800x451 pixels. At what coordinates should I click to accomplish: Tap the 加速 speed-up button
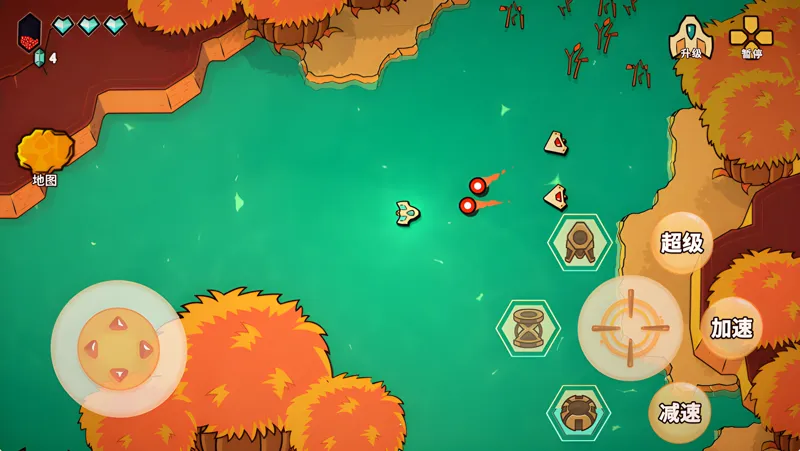(x=731, y=327)
